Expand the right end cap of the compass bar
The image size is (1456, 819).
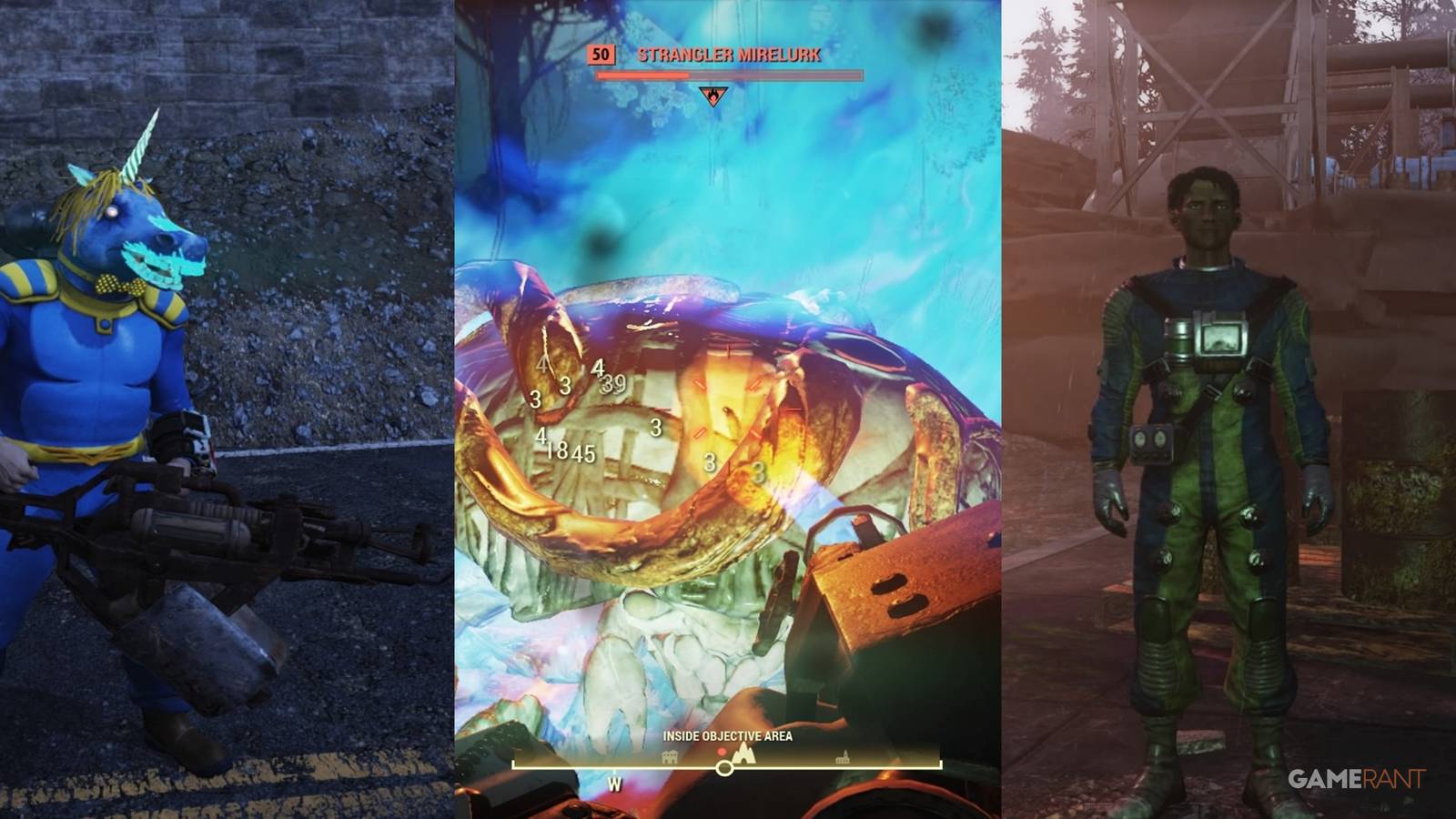coord(939,764)
